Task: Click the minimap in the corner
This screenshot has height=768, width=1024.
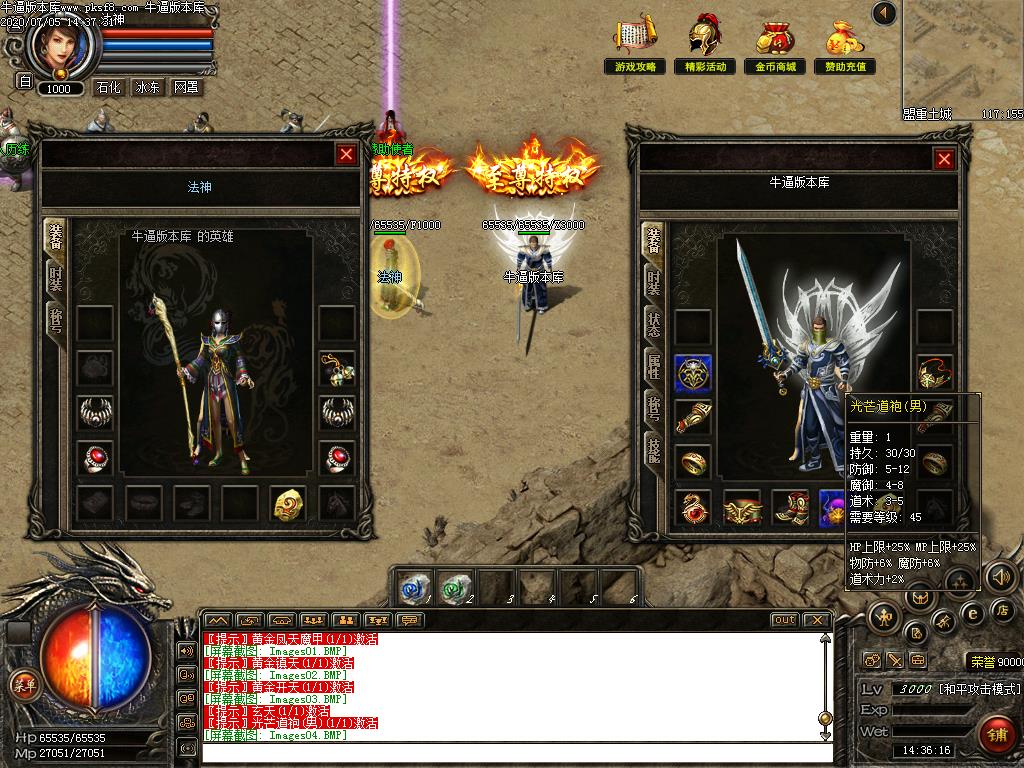Action: pos(964,55)
